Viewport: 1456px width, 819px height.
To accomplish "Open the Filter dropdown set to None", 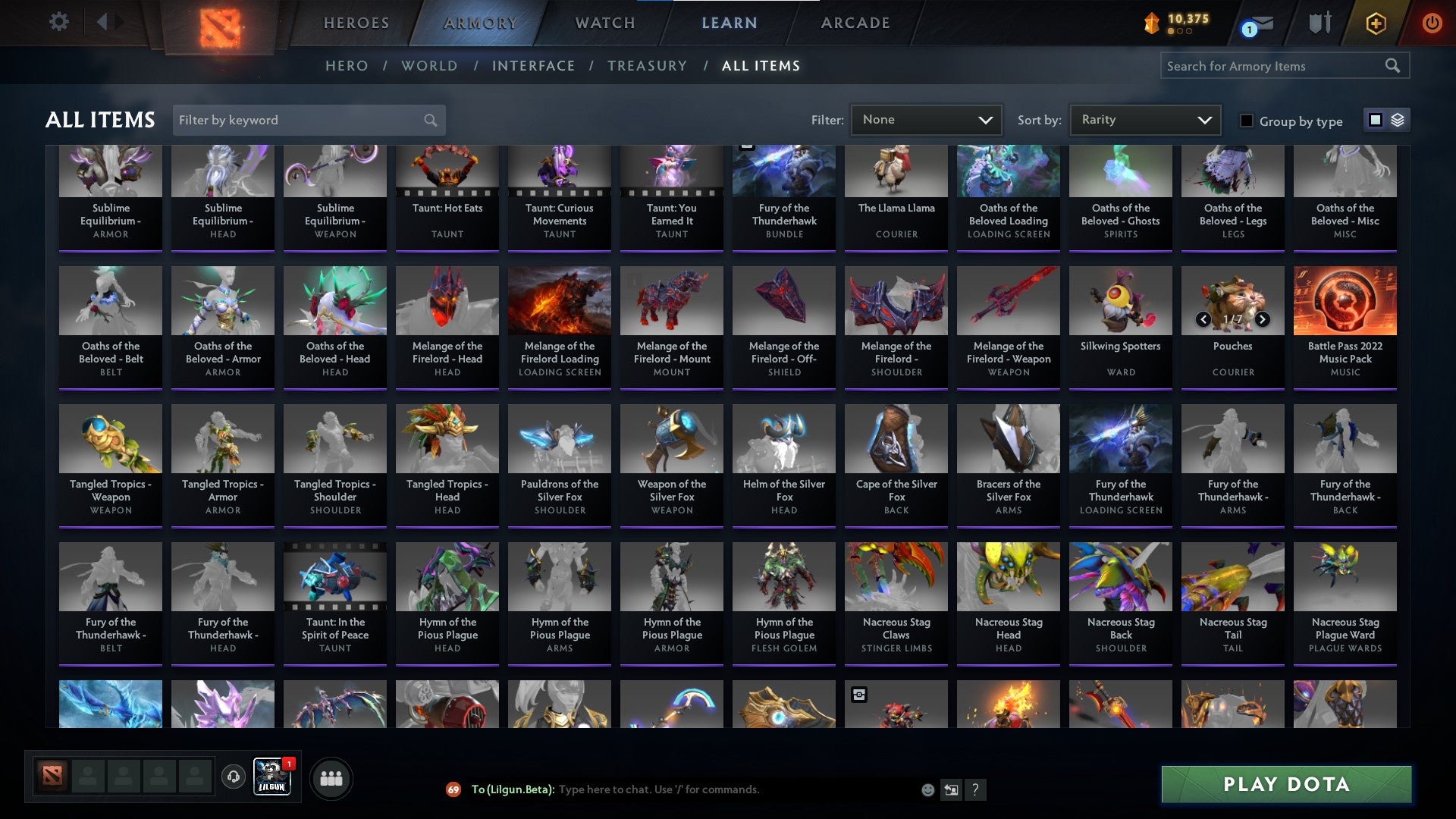I will coord(926,119).
